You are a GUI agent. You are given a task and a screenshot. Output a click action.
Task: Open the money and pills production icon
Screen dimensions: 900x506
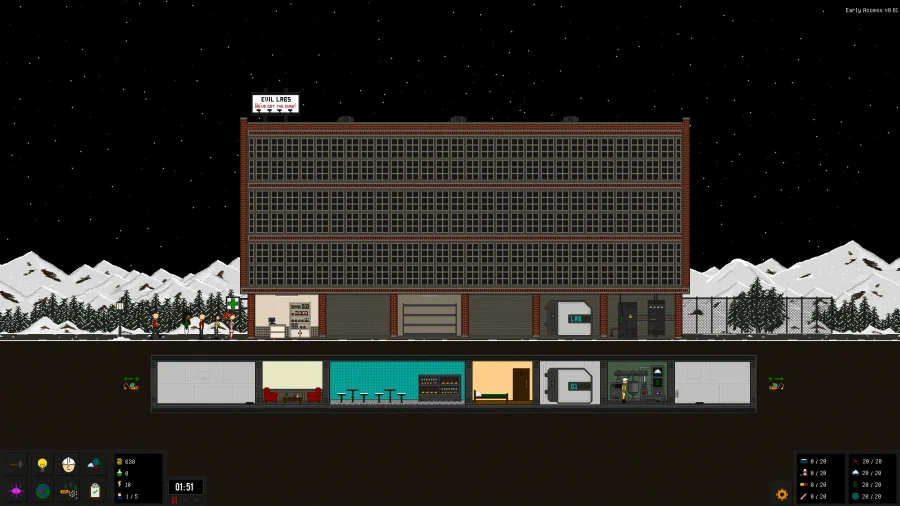click(68, 491)
